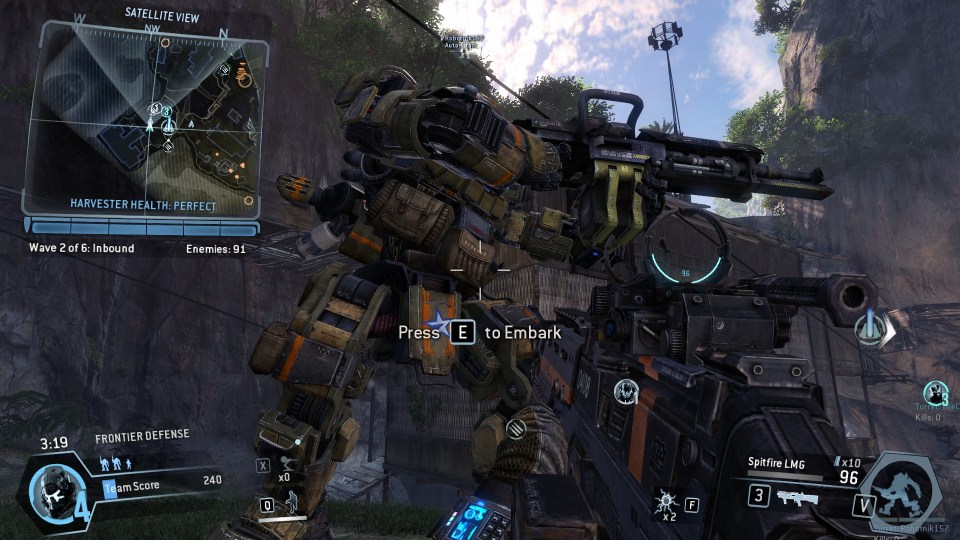Select the teammate pilot marker numbered 3

point(937,392)
